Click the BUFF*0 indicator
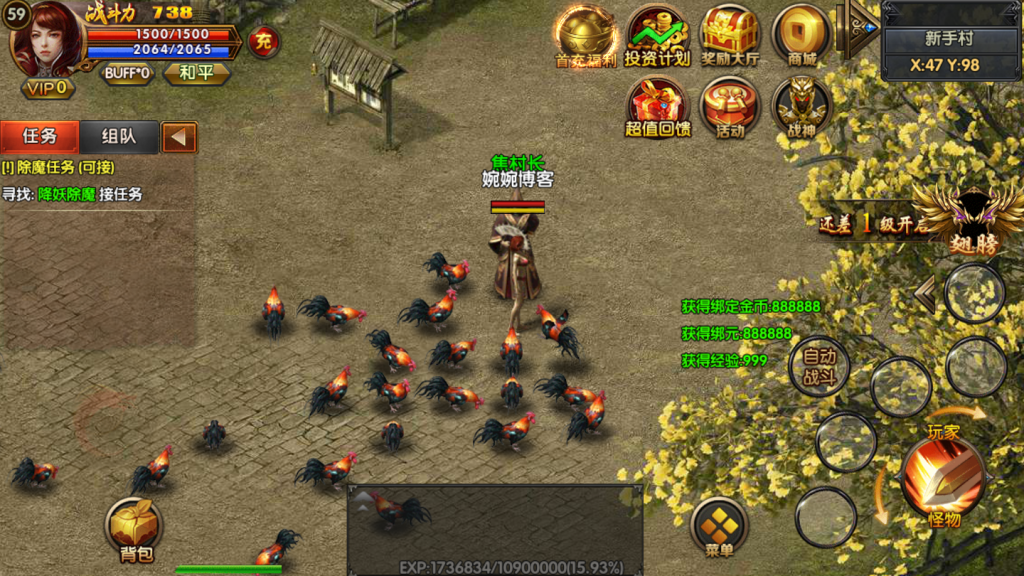The image size is (1024, 576). click(128, 73)
